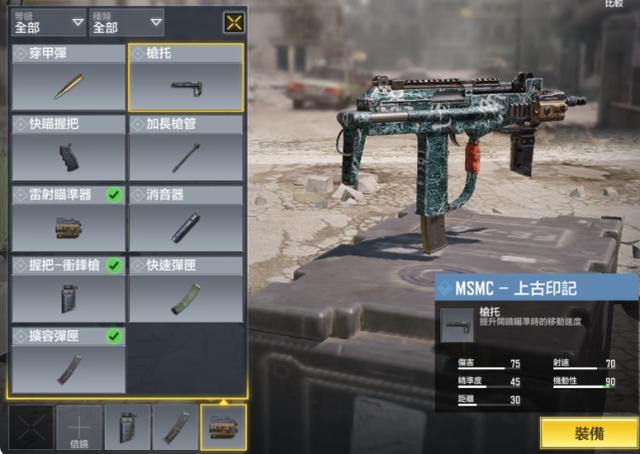Close the attachment list panel
Viewport: 640px width, 454px height.
tap(234, 22)
